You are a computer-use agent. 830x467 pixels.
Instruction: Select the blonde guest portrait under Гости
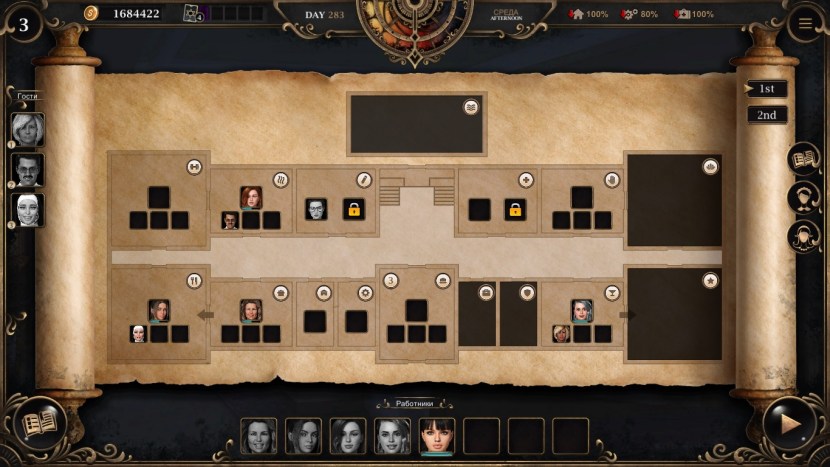[28, 129]
